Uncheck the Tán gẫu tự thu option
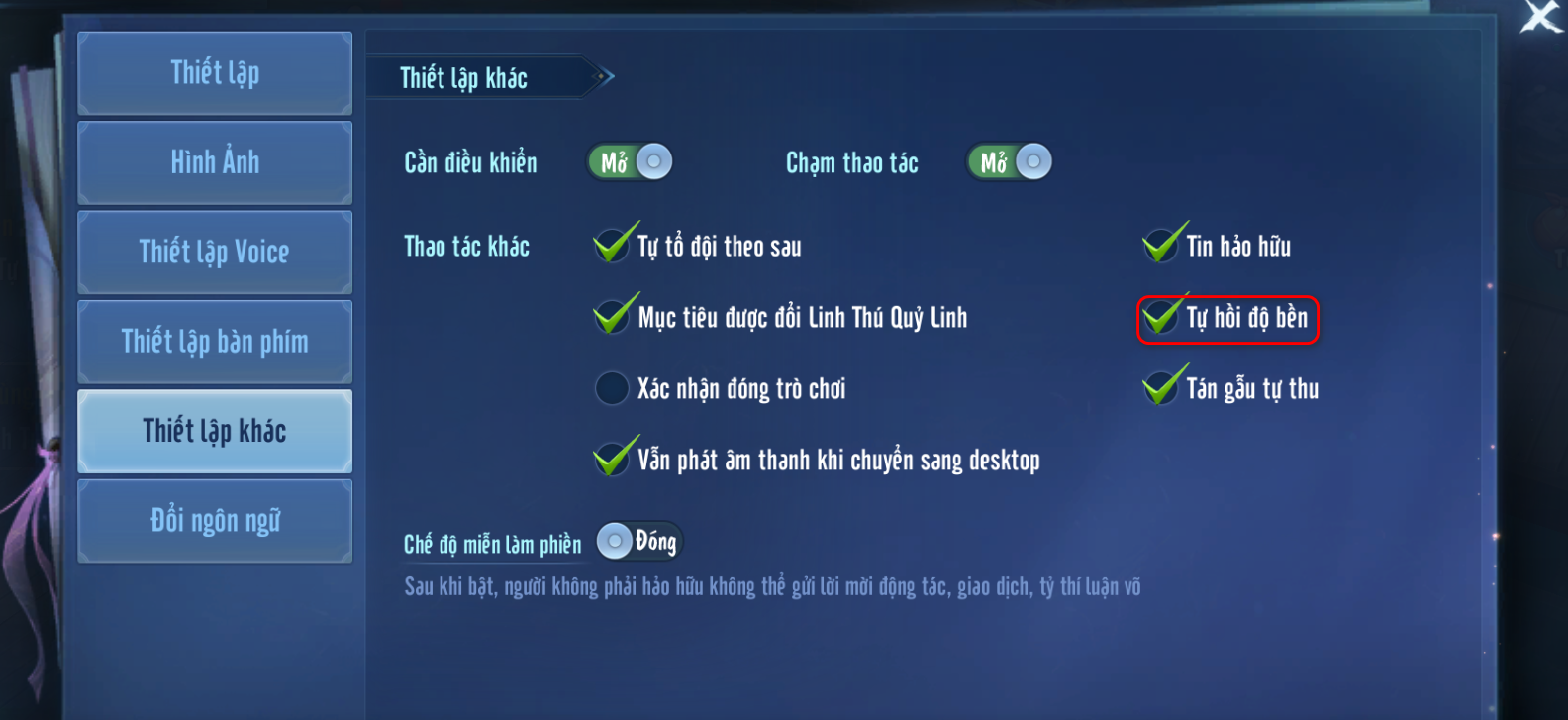 point(1161,388)
